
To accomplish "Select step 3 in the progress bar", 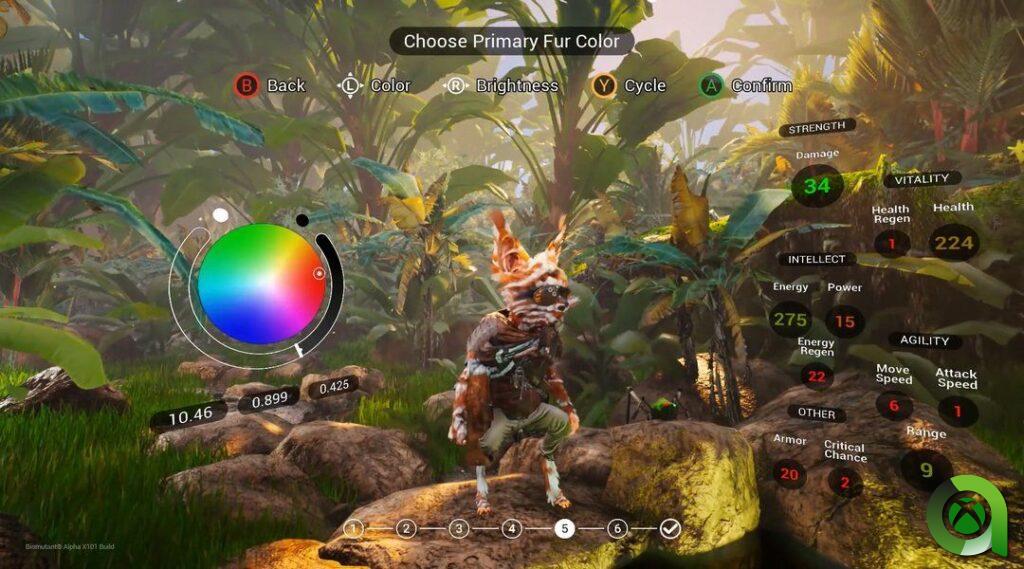I will [x=459, y=529].
